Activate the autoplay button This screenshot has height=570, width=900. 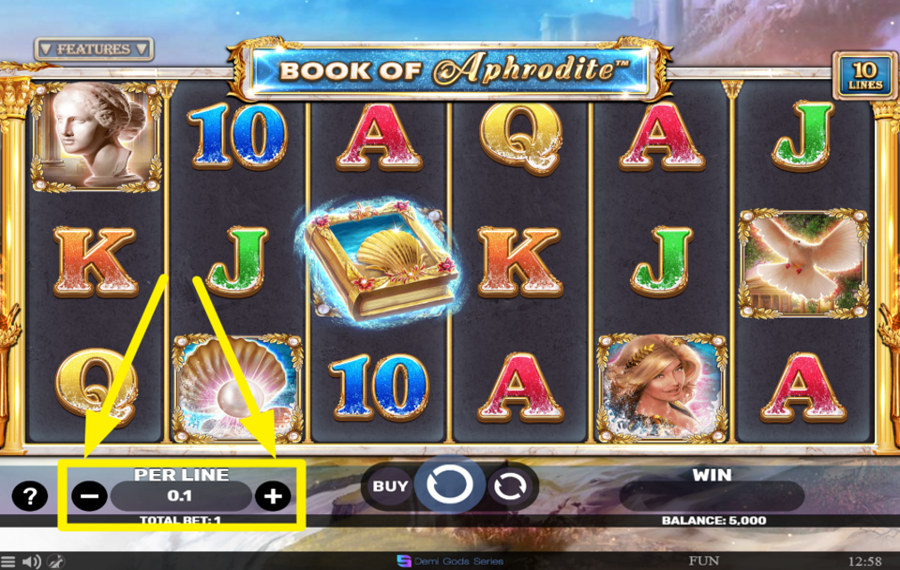[511, 487]
